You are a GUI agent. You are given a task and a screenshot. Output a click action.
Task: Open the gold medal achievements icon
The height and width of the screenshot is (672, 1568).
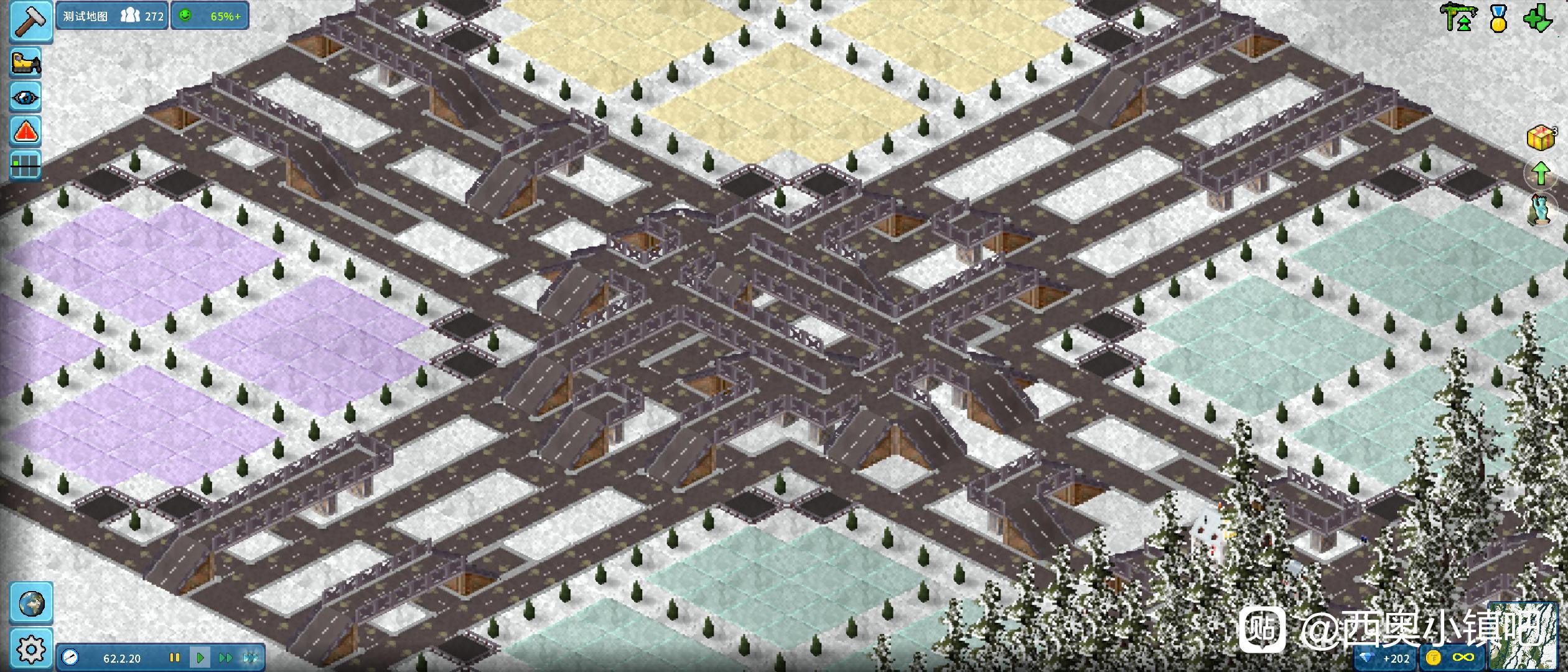[x=1499, y=19]
